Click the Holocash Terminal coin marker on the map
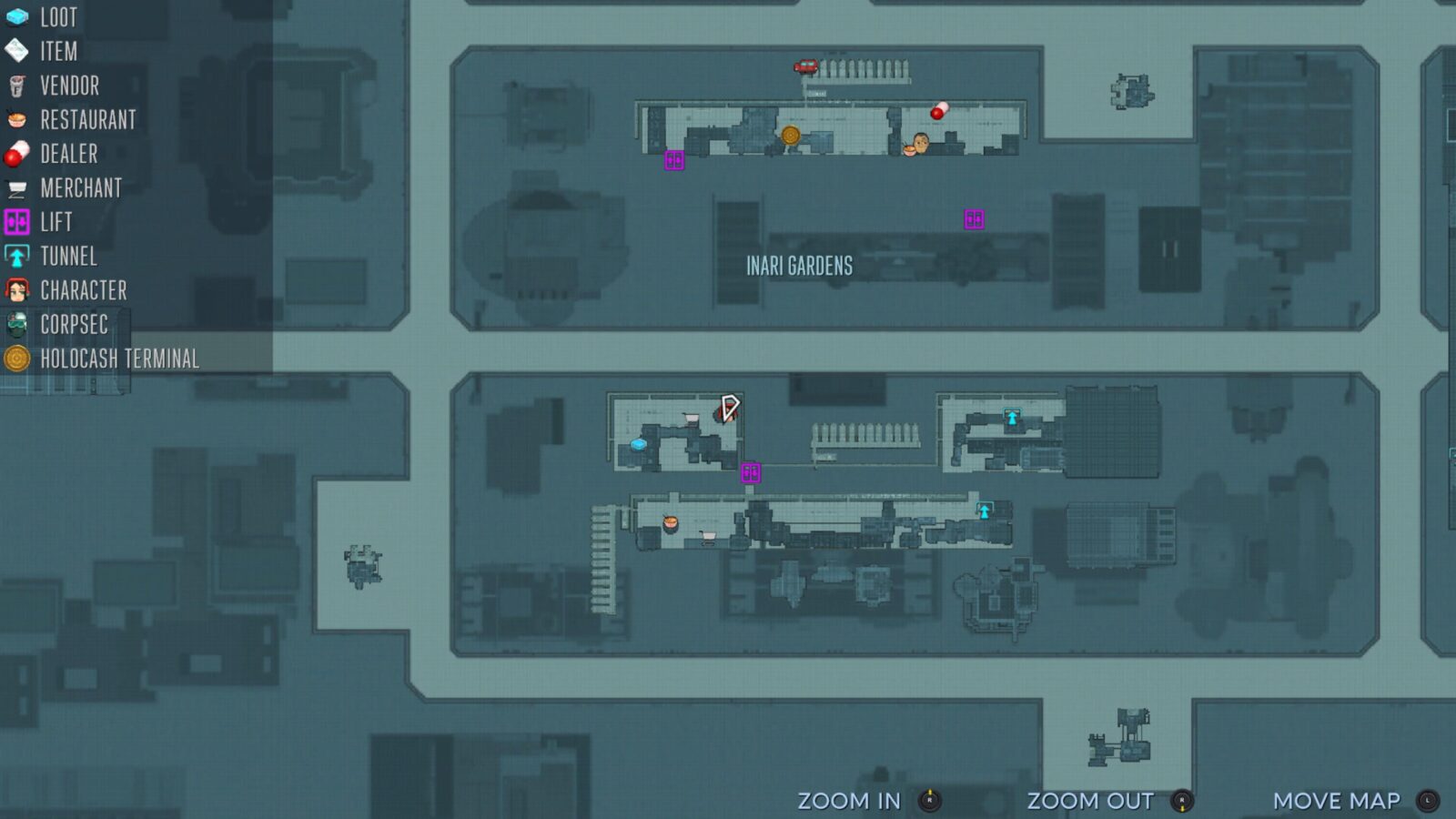The height and width of the screenshot is (819, 1456). tap(790, 136)
